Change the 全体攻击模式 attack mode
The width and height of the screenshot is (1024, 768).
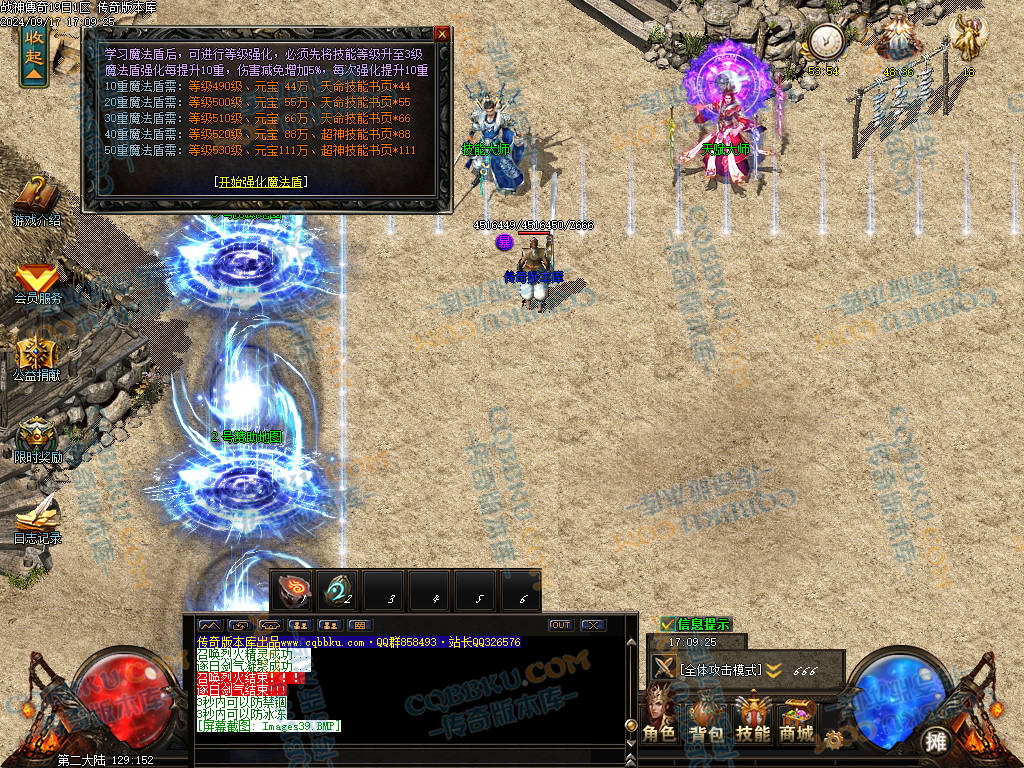(x=720, y=669)
